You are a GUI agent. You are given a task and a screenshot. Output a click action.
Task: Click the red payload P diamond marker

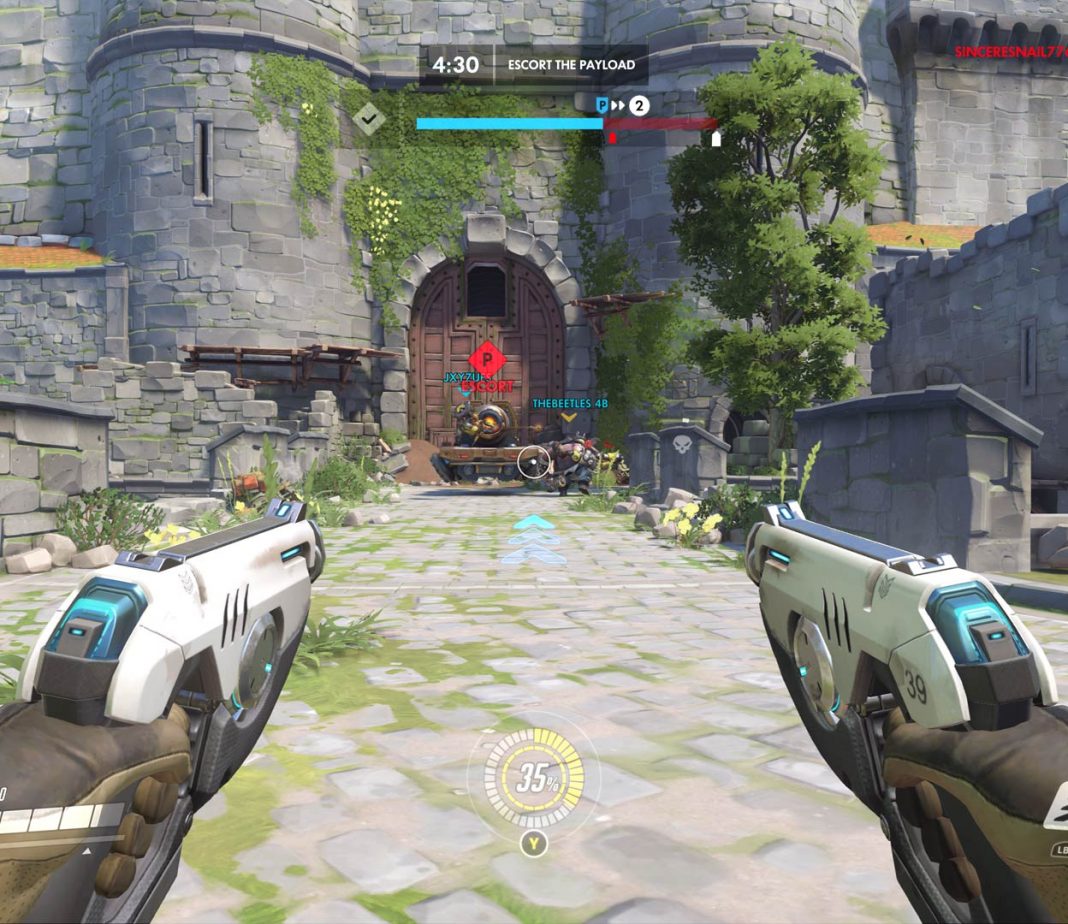[x=486, y=358]
